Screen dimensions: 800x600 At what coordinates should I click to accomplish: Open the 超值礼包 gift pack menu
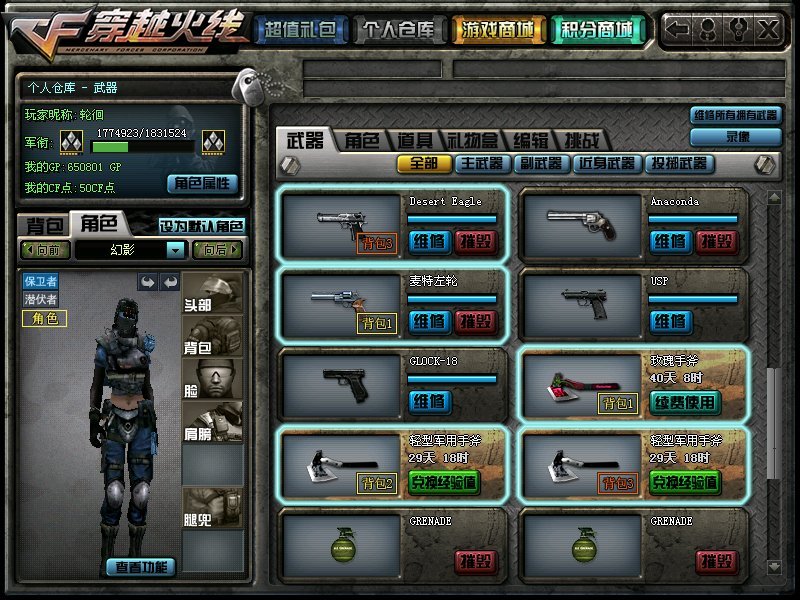(299, 30)
